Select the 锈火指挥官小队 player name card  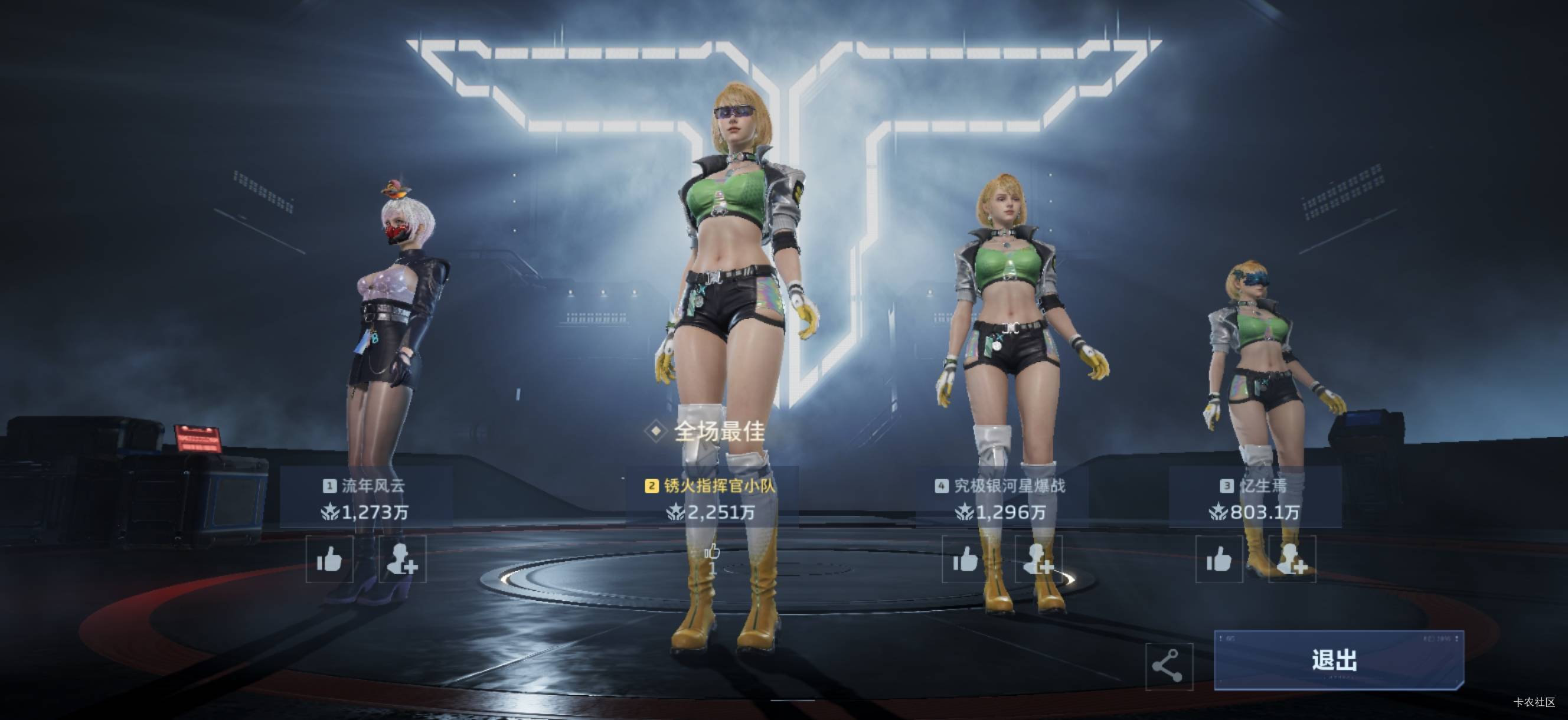click(x=711, y=498)
